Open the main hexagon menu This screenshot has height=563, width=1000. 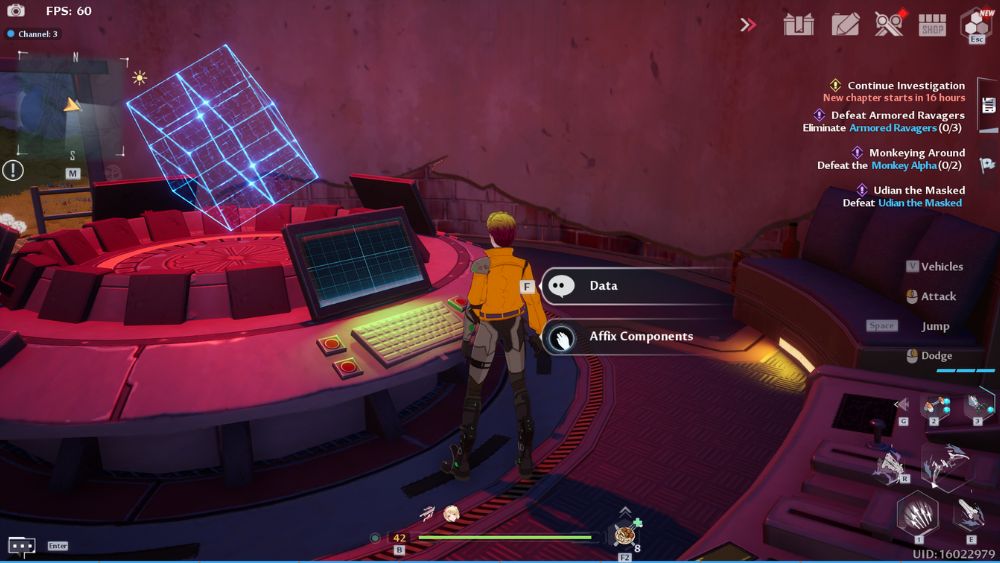coord(975,25)
